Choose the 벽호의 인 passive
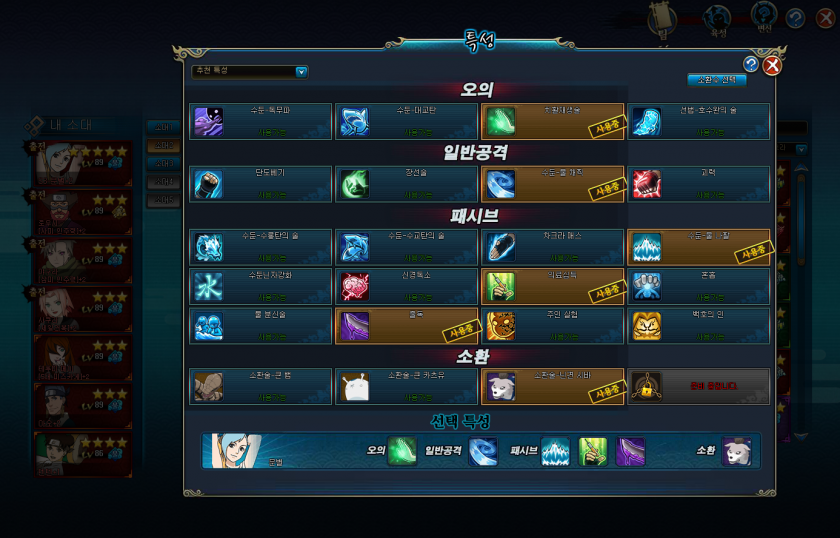The width and height of the screenshot is (840, 538). click(x=699, y=325)
